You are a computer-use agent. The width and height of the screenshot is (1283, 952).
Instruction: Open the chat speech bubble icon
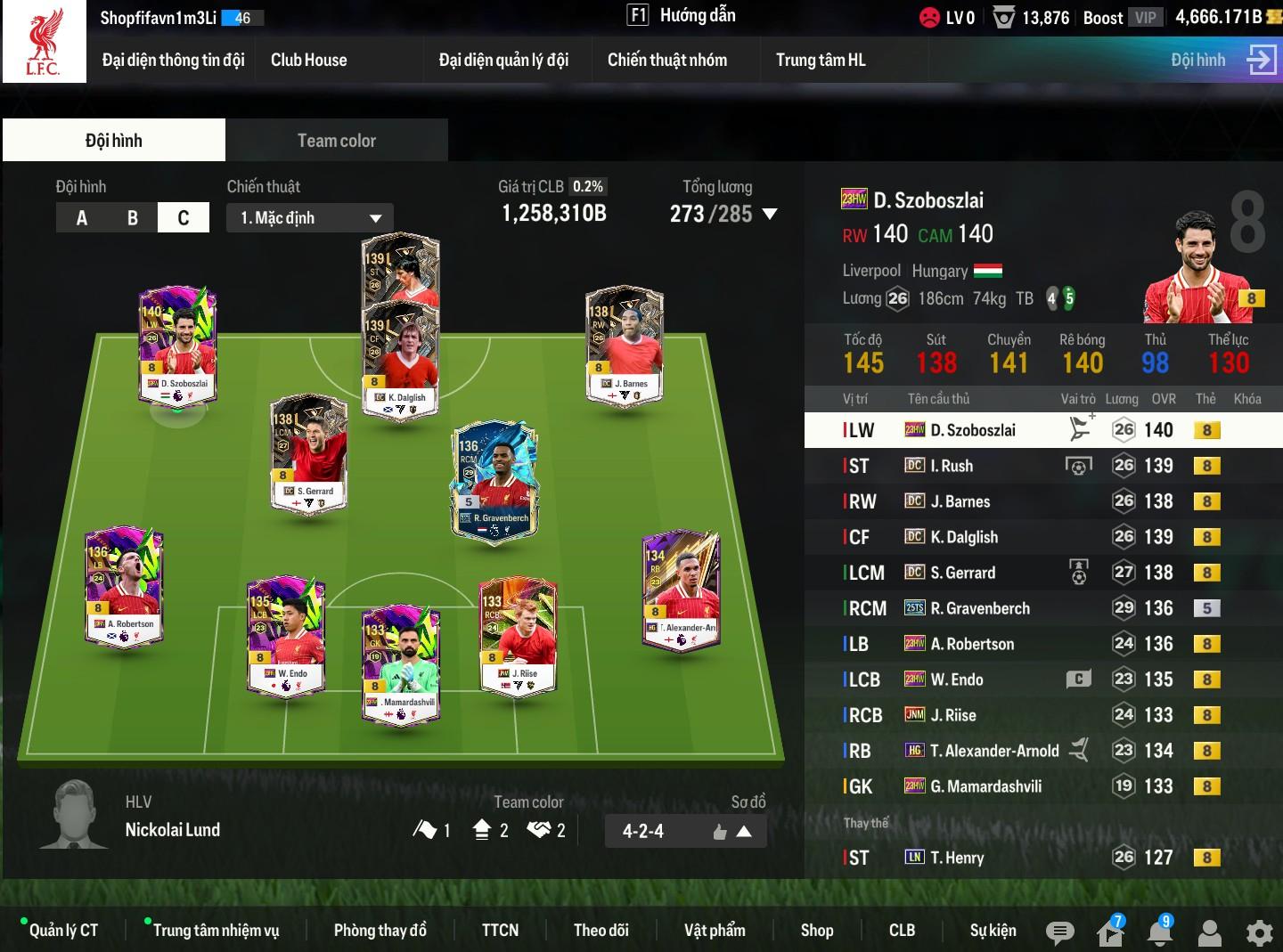point(1059,932)
